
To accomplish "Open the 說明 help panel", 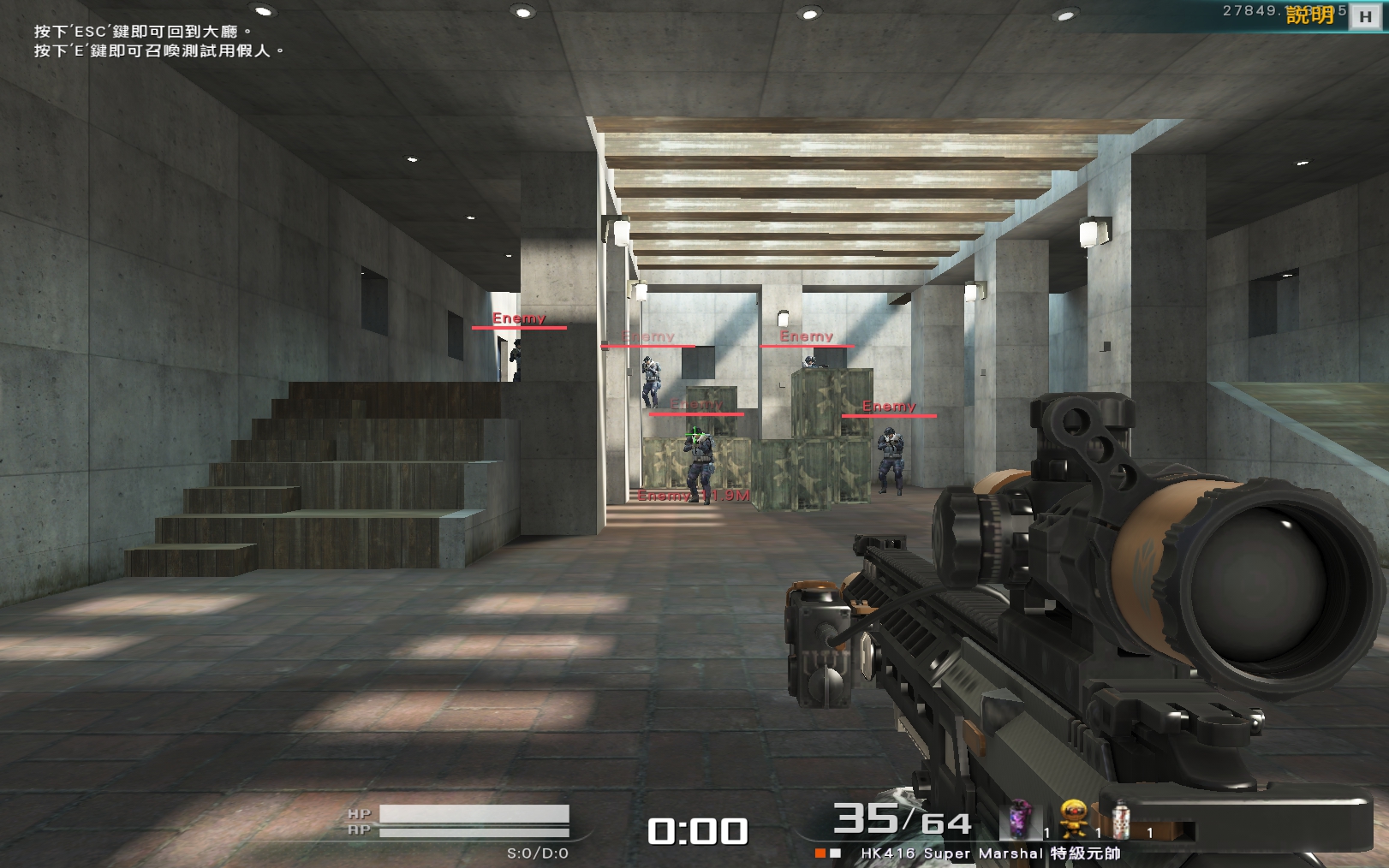I will 1310,15.
